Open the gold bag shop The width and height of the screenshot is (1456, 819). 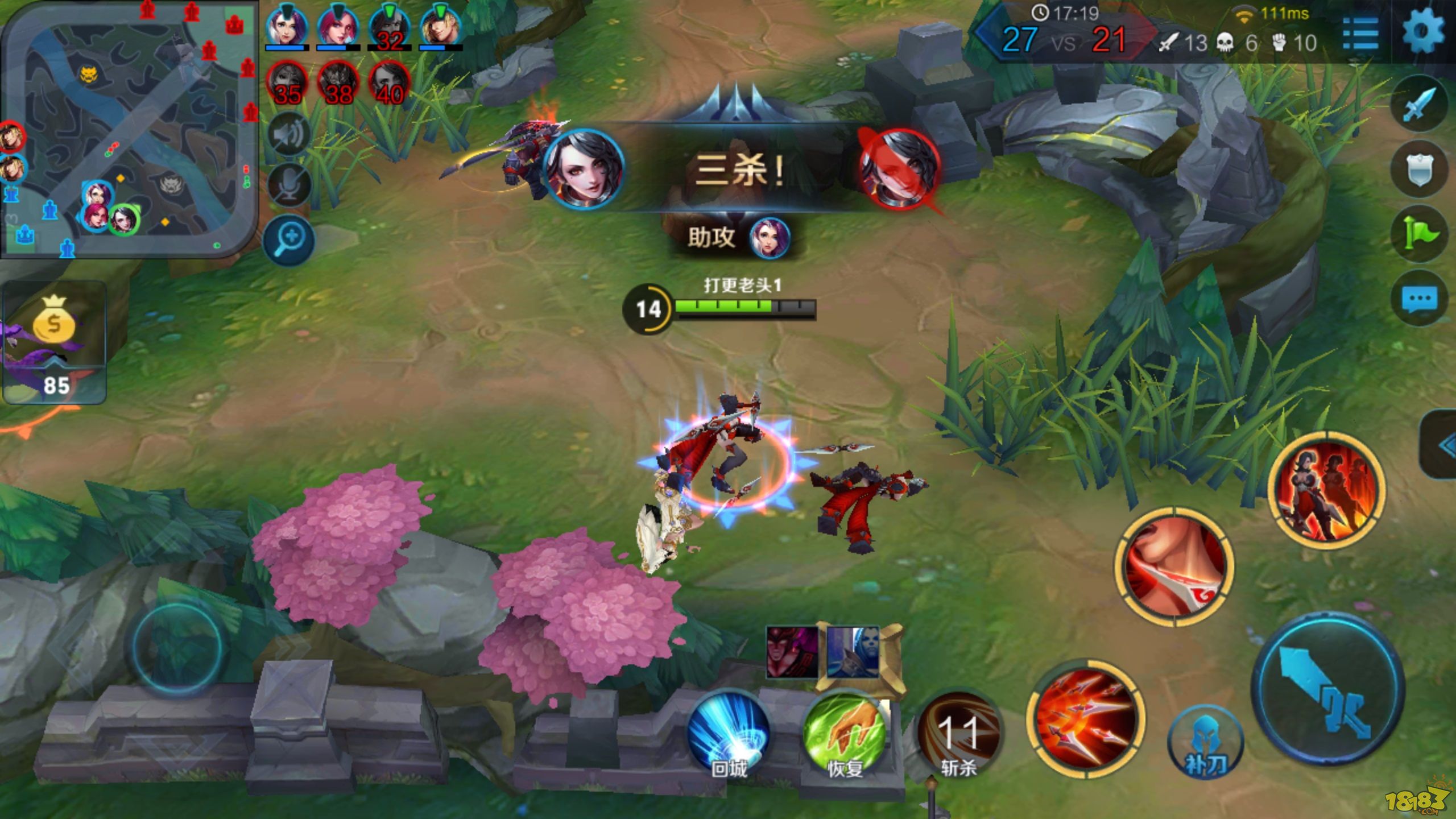55,341
